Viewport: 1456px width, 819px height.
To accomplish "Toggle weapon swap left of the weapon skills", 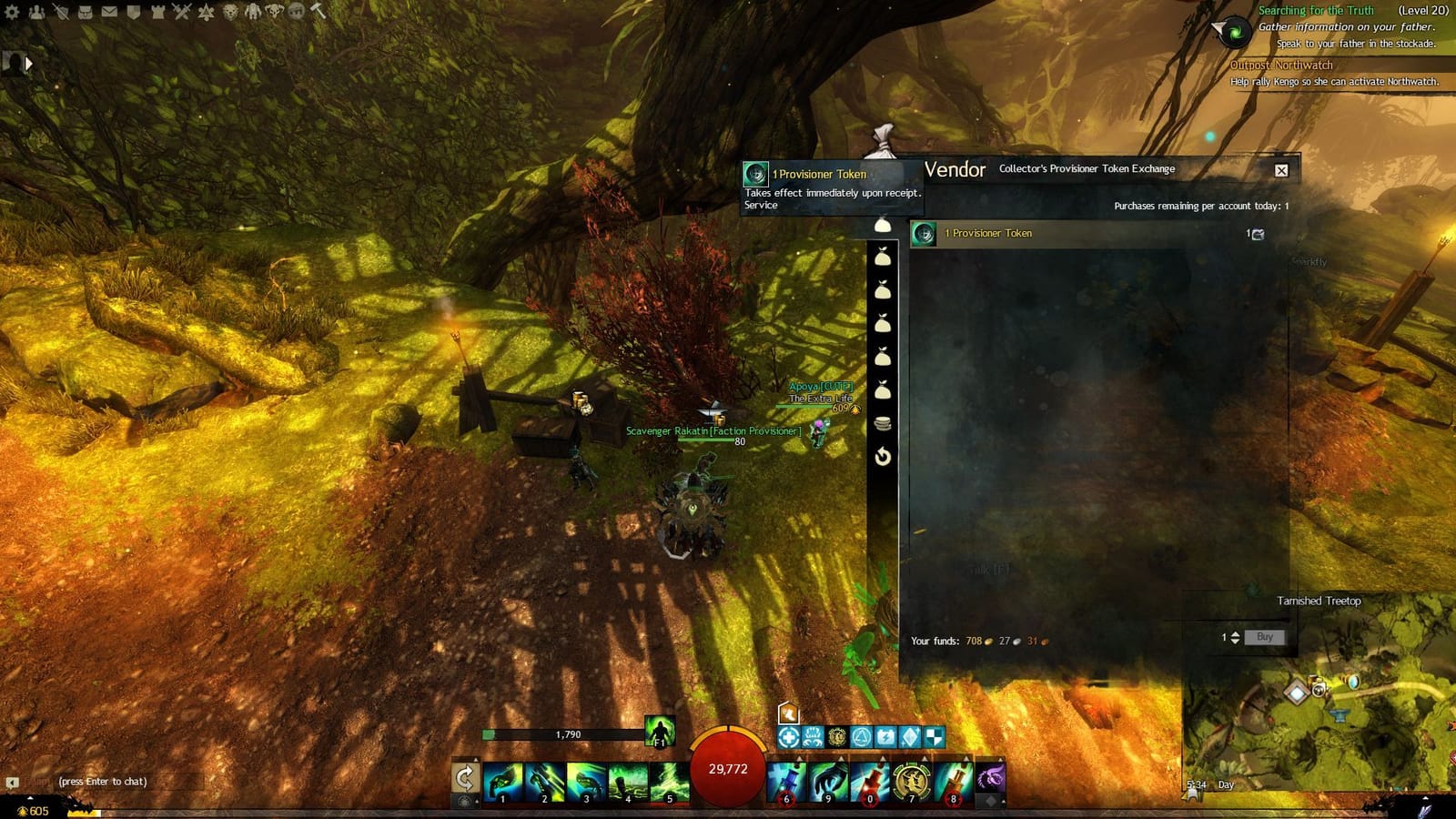I will coord(465,776).
